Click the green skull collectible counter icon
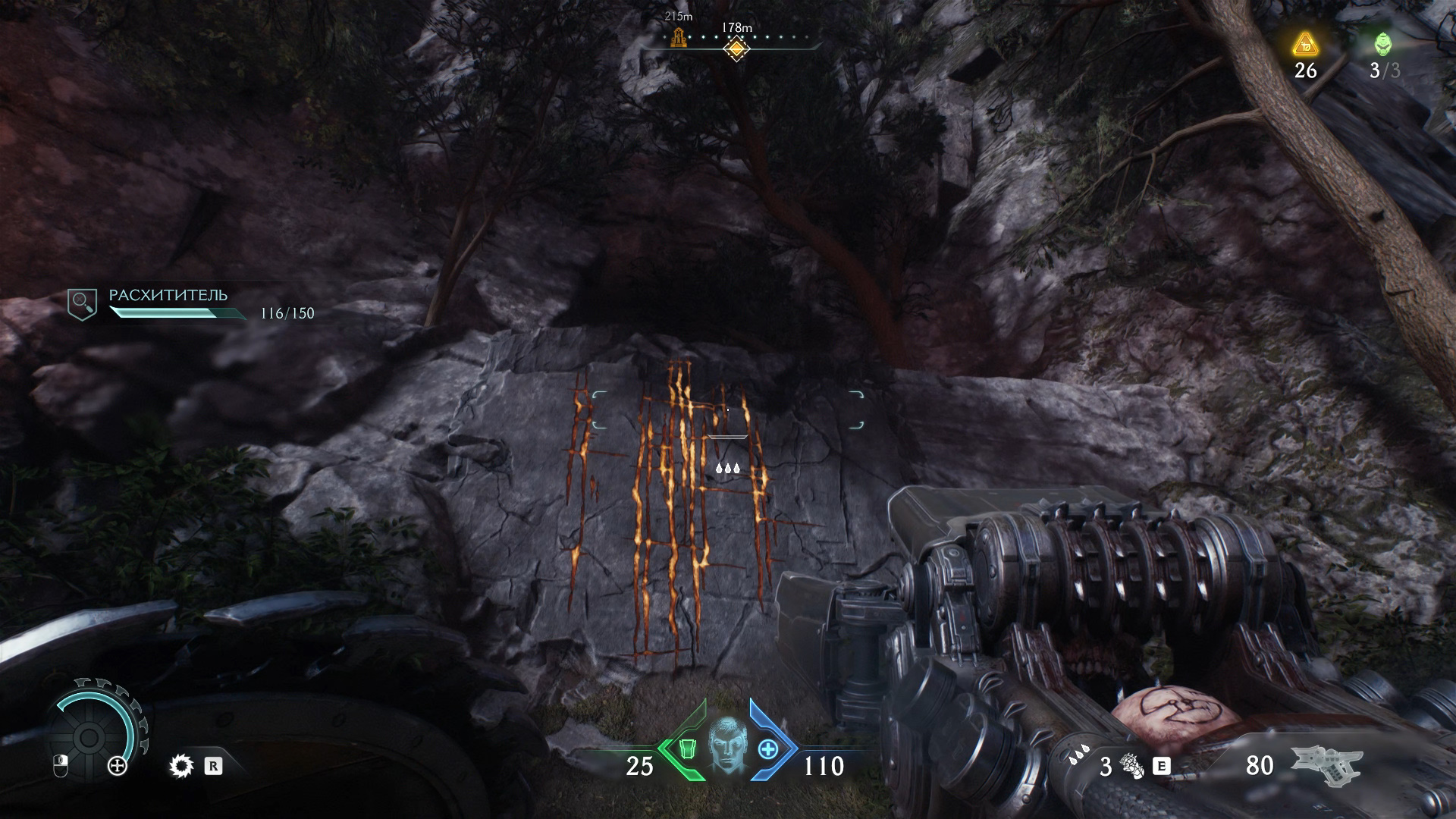The height and width of the screenshot is (819, 1456). [1383, 45]
